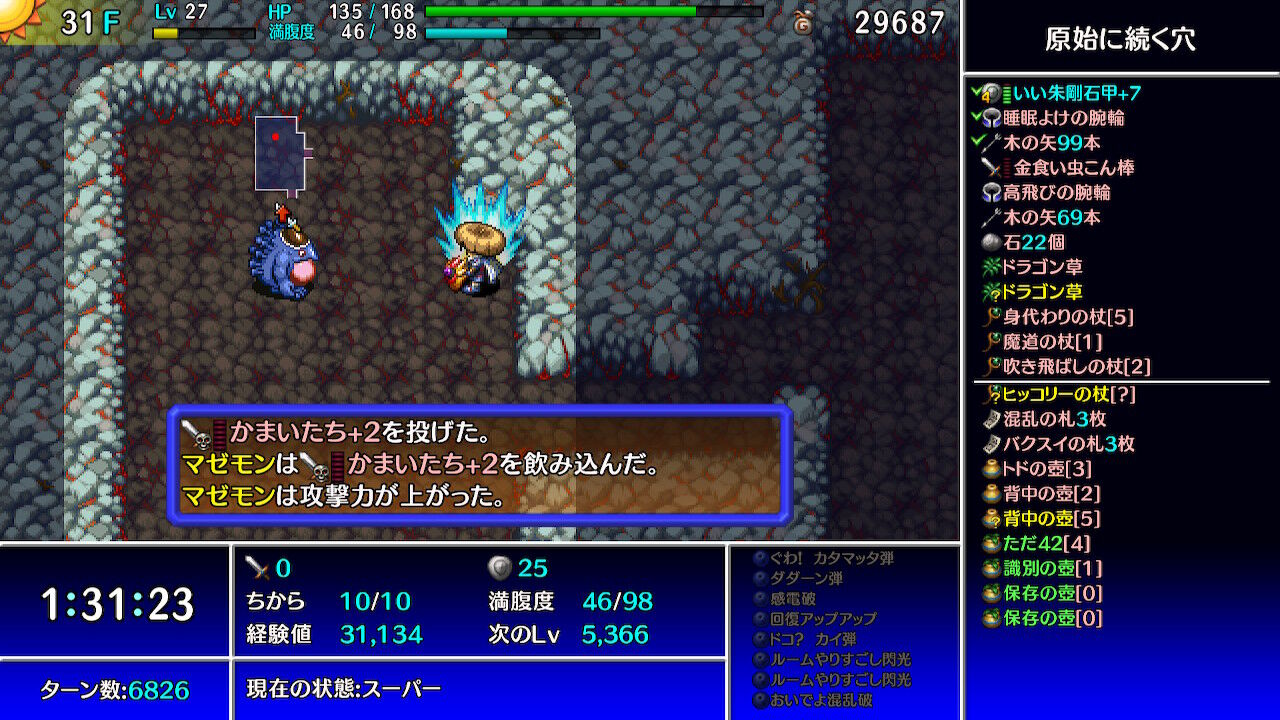Click the 睡眠よけの腕輪 bracelet icon
This screenshot has width=1280, height=720.
(x=991, y=118)
